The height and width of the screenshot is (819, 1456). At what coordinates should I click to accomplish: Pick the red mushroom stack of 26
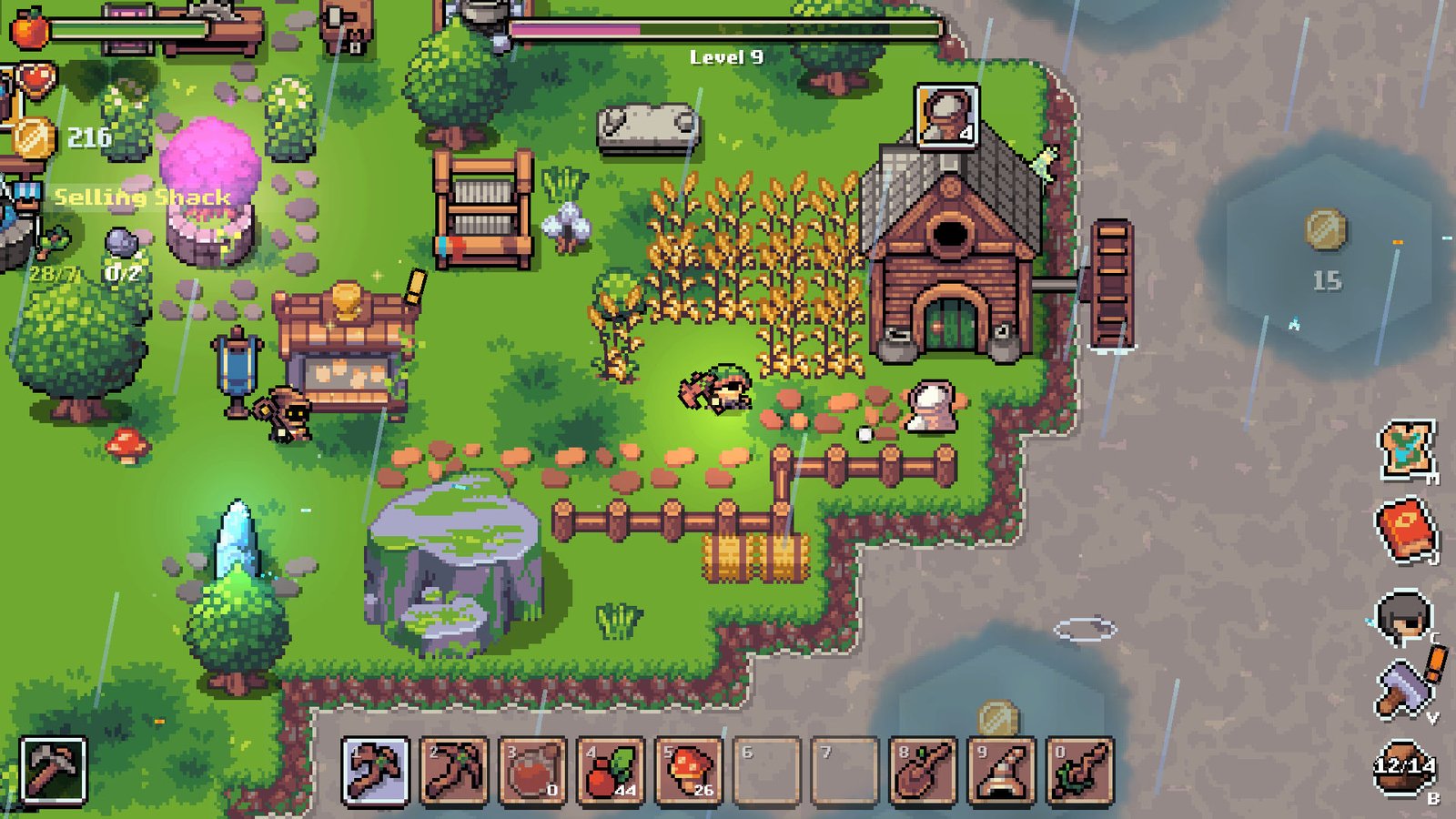point(688,770)
